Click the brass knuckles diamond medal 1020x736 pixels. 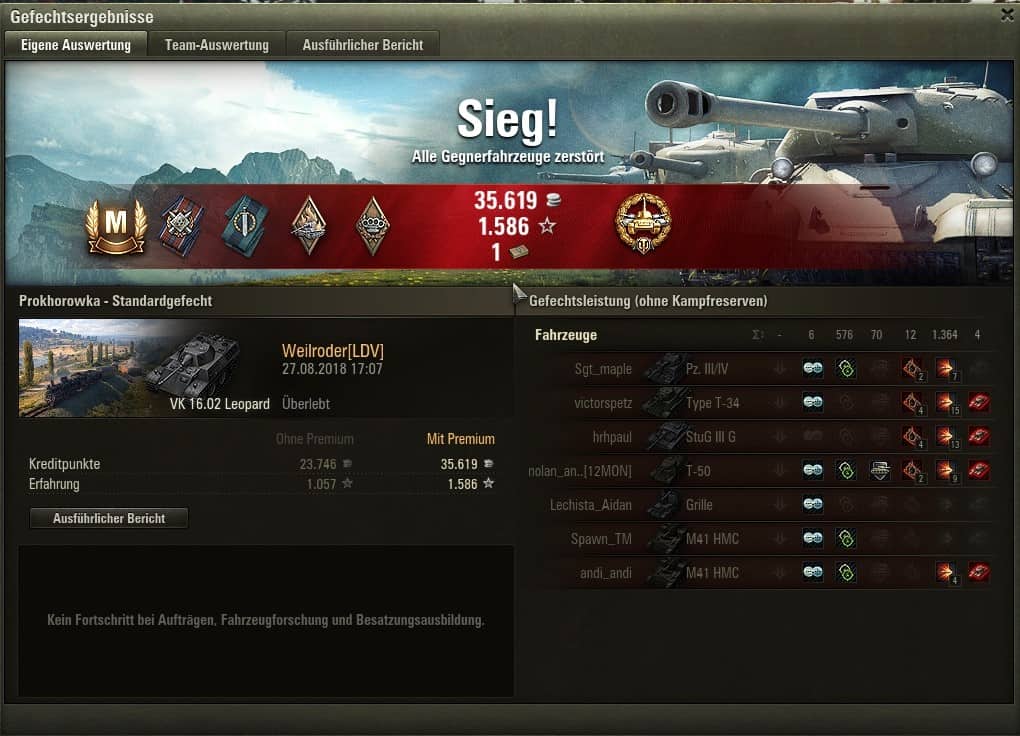(373, 225)
